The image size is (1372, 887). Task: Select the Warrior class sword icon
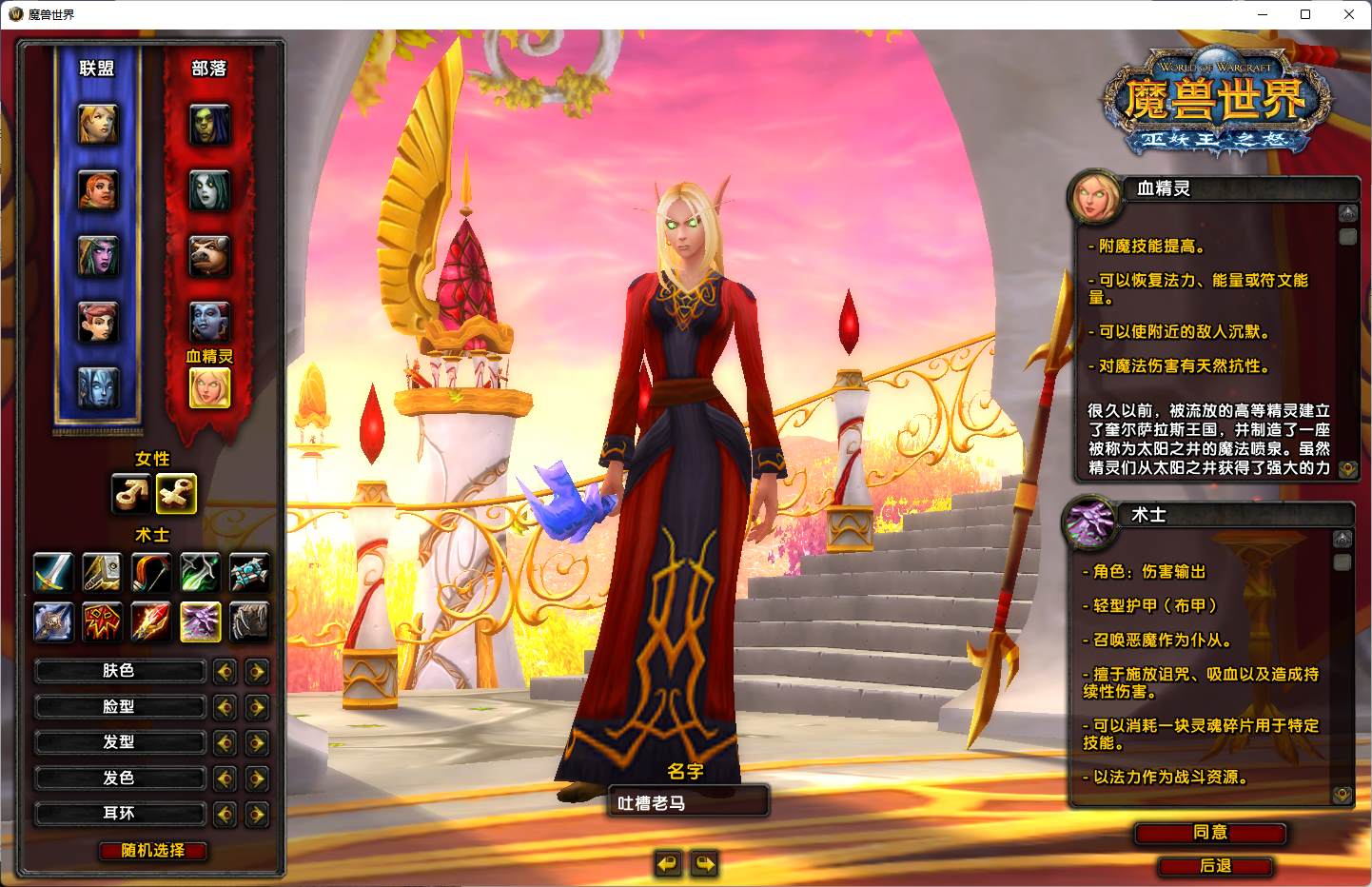tap(53, 572)
